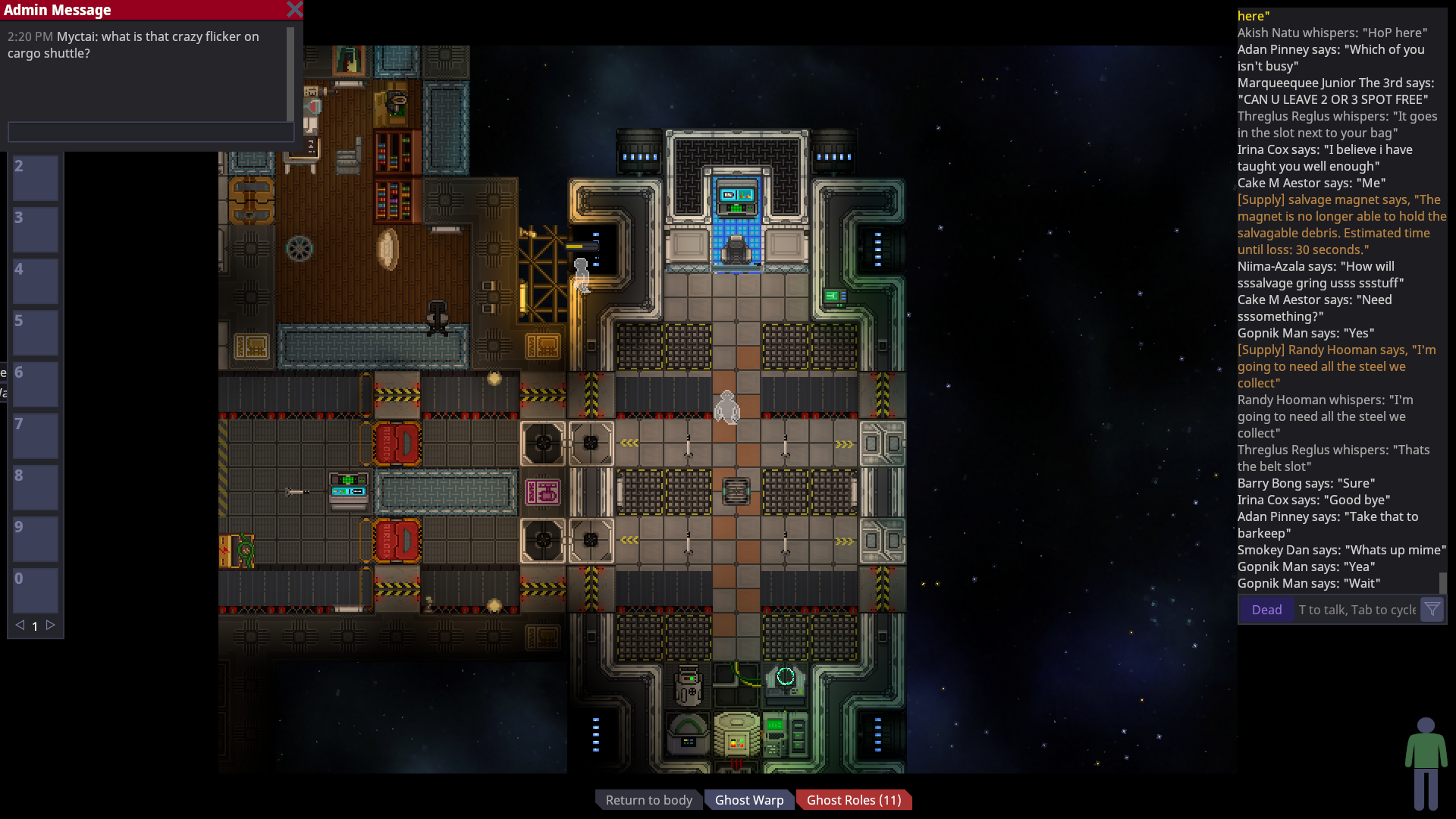Open the Ghost Warp menu
This screenshot has height=819, width=1456.
(x=749, y=800)
